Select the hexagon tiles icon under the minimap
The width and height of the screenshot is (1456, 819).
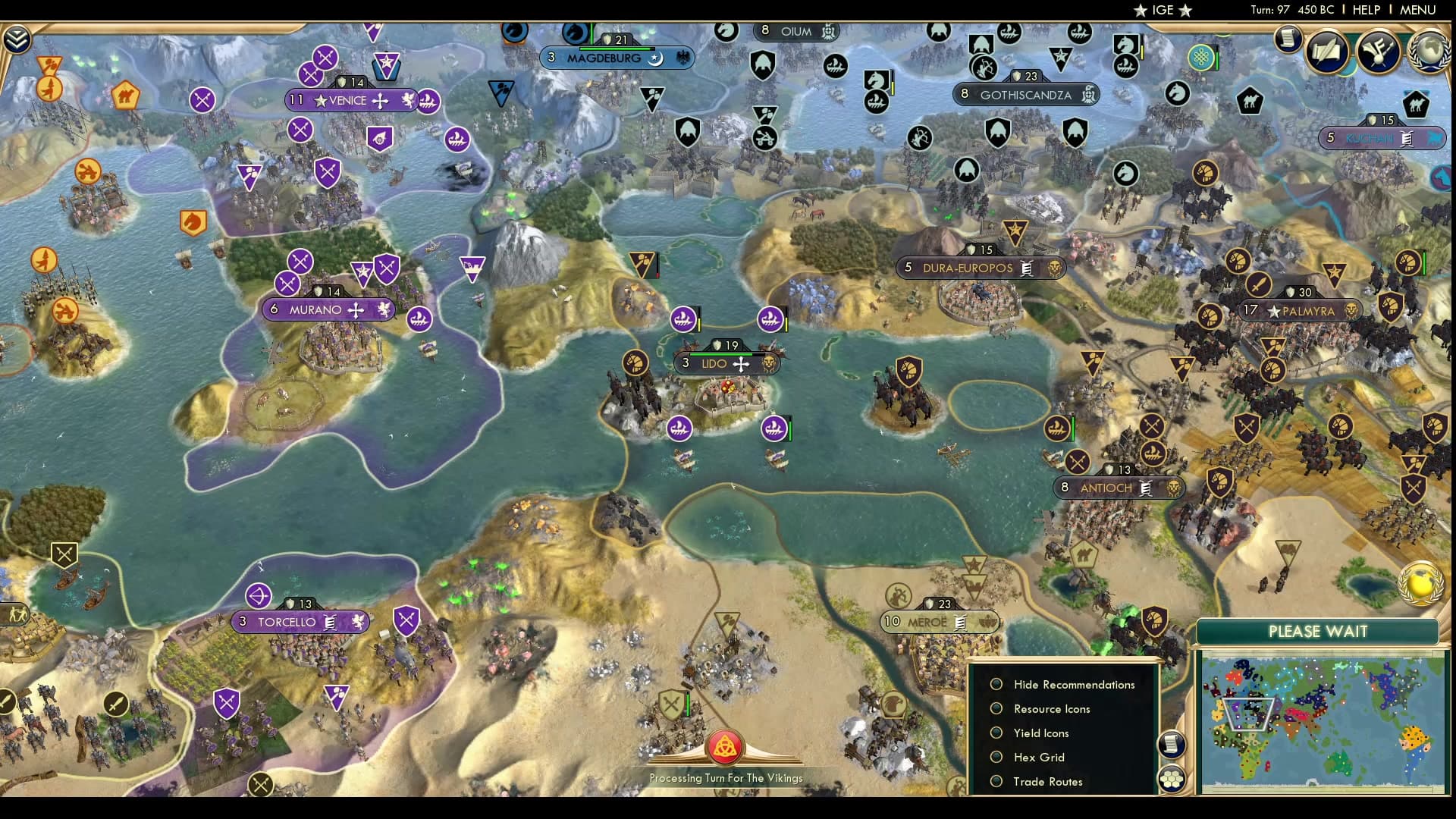[x=1172, y=777]
